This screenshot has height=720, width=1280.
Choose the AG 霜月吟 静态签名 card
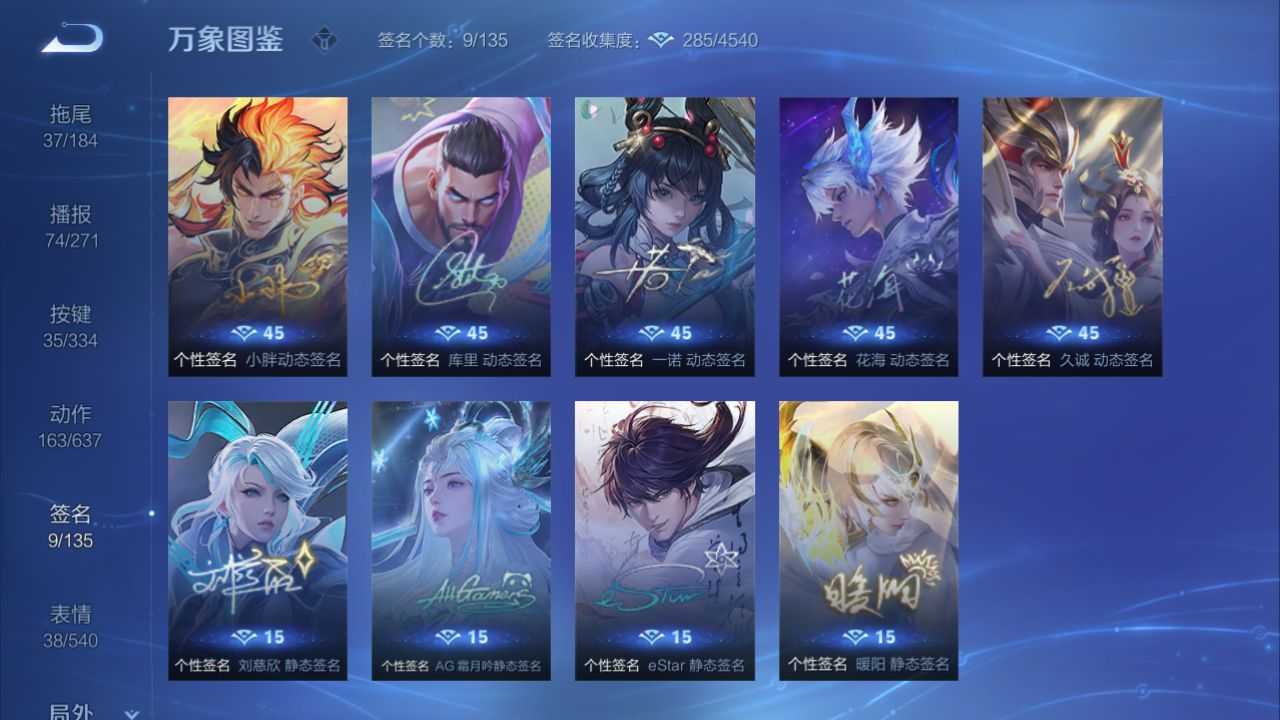click(461, 540)
